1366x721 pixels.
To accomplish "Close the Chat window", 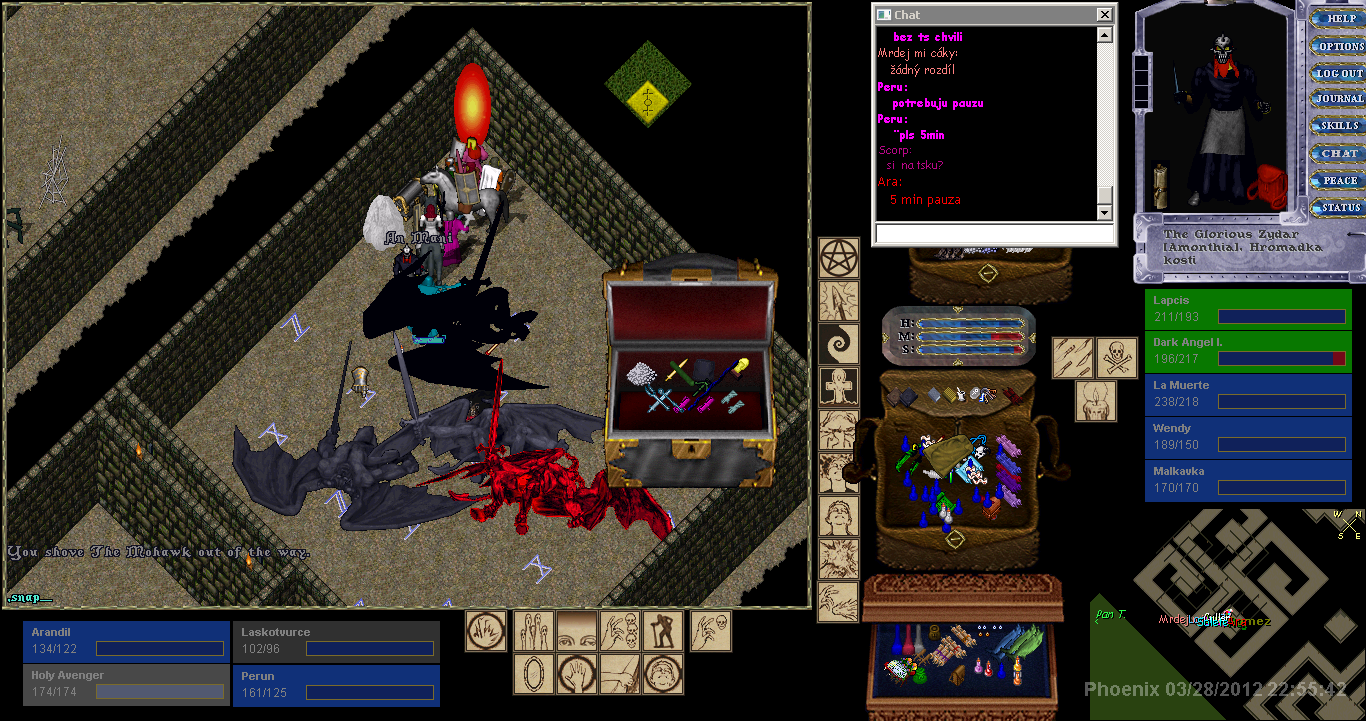I will [x=1104, y=15].
